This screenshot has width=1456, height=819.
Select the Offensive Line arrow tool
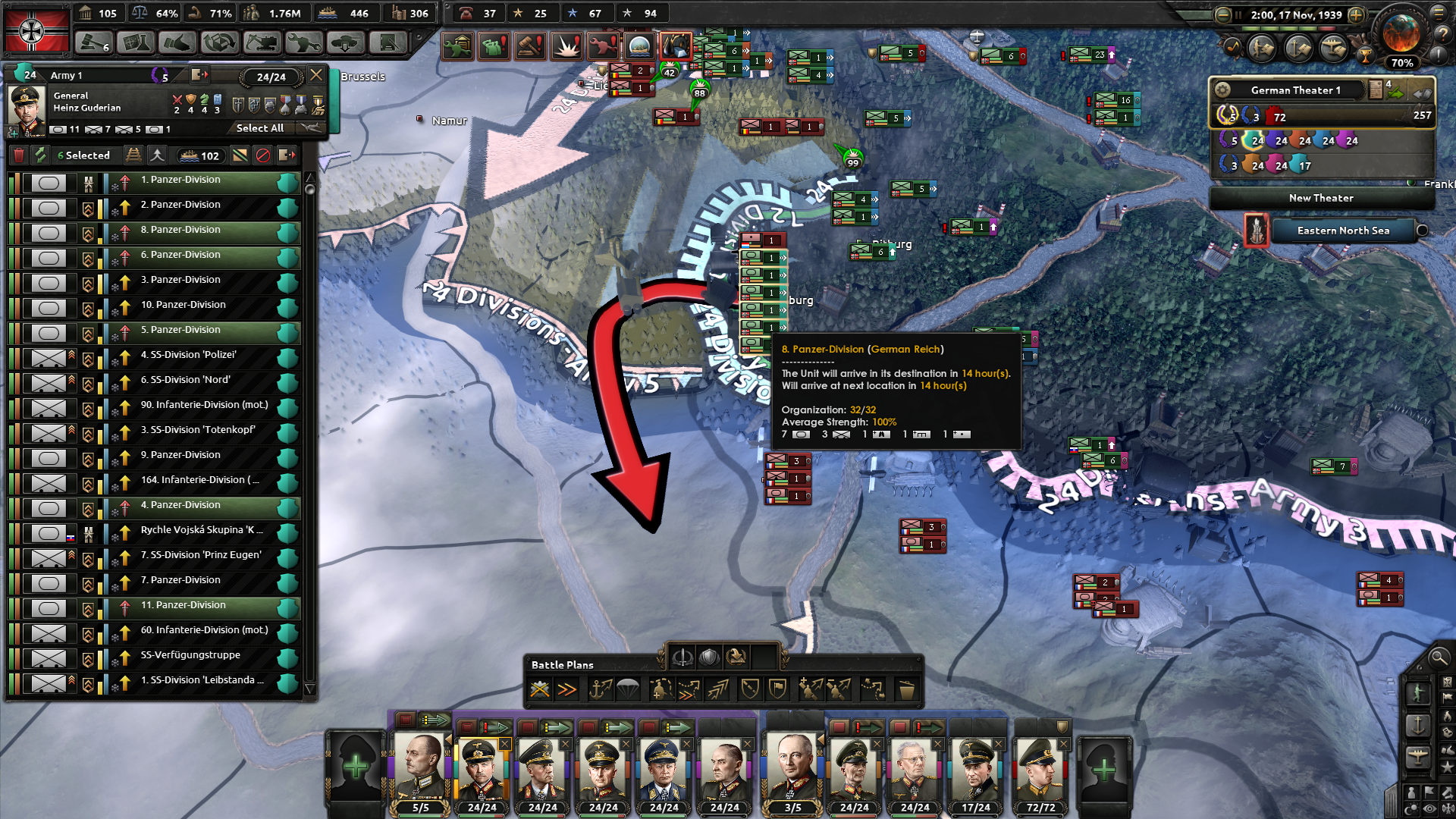click(568, 688)
